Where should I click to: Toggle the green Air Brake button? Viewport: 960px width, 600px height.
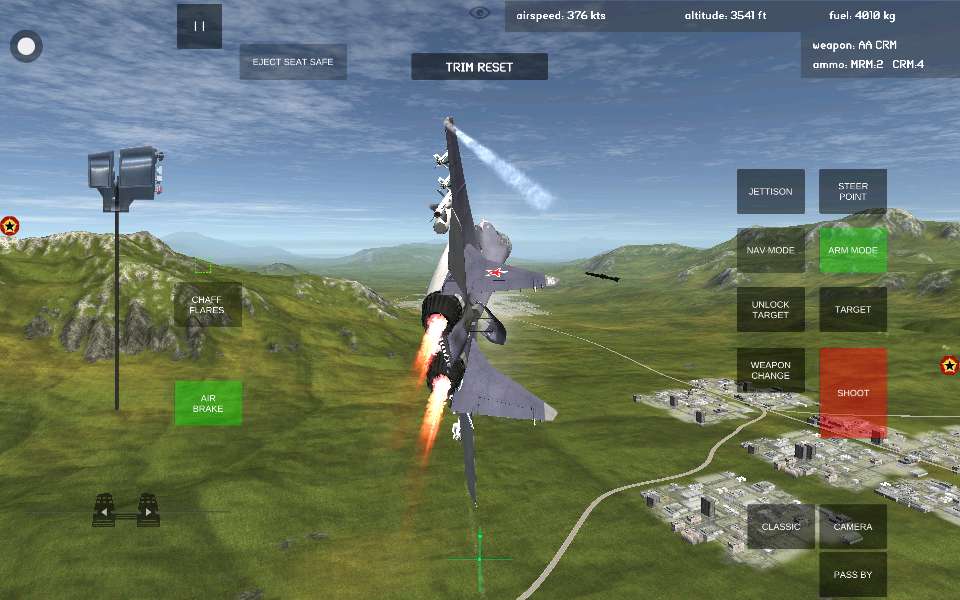click(208, 403)
